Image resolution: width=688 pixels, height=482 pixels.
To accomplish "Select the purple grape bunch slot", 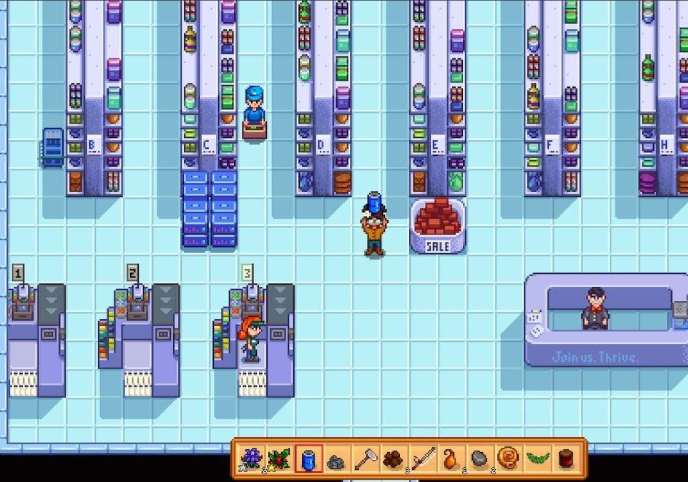I will click(251, 459).
